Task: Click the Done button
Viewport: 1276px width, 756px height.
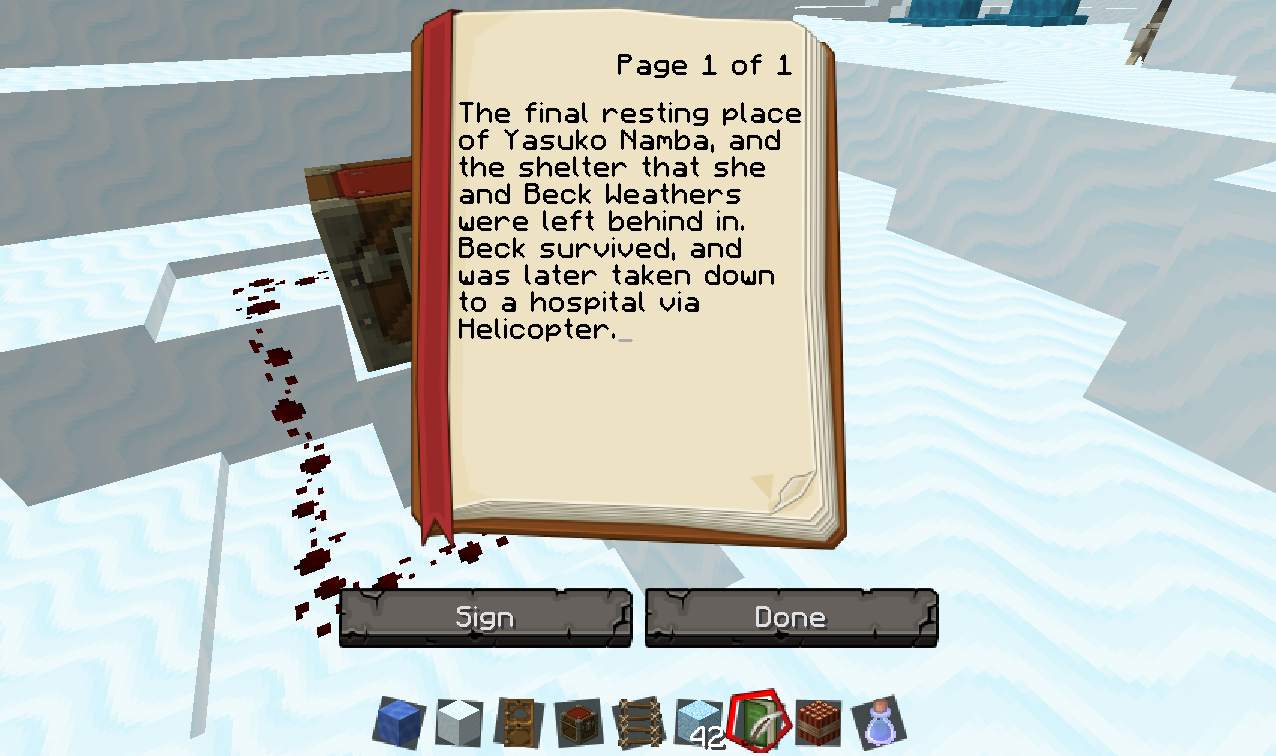Action: (790, 618)
